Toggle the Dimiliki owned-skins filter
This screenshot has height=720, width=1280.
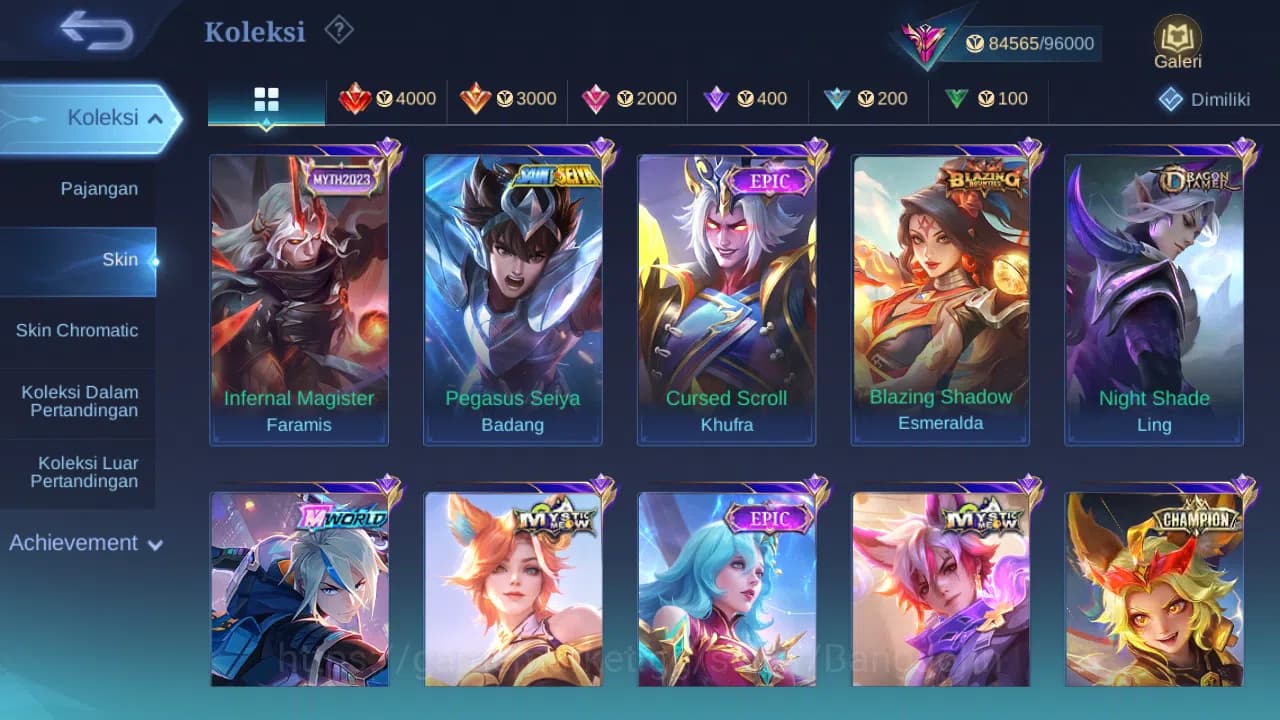coord(1200,99)
